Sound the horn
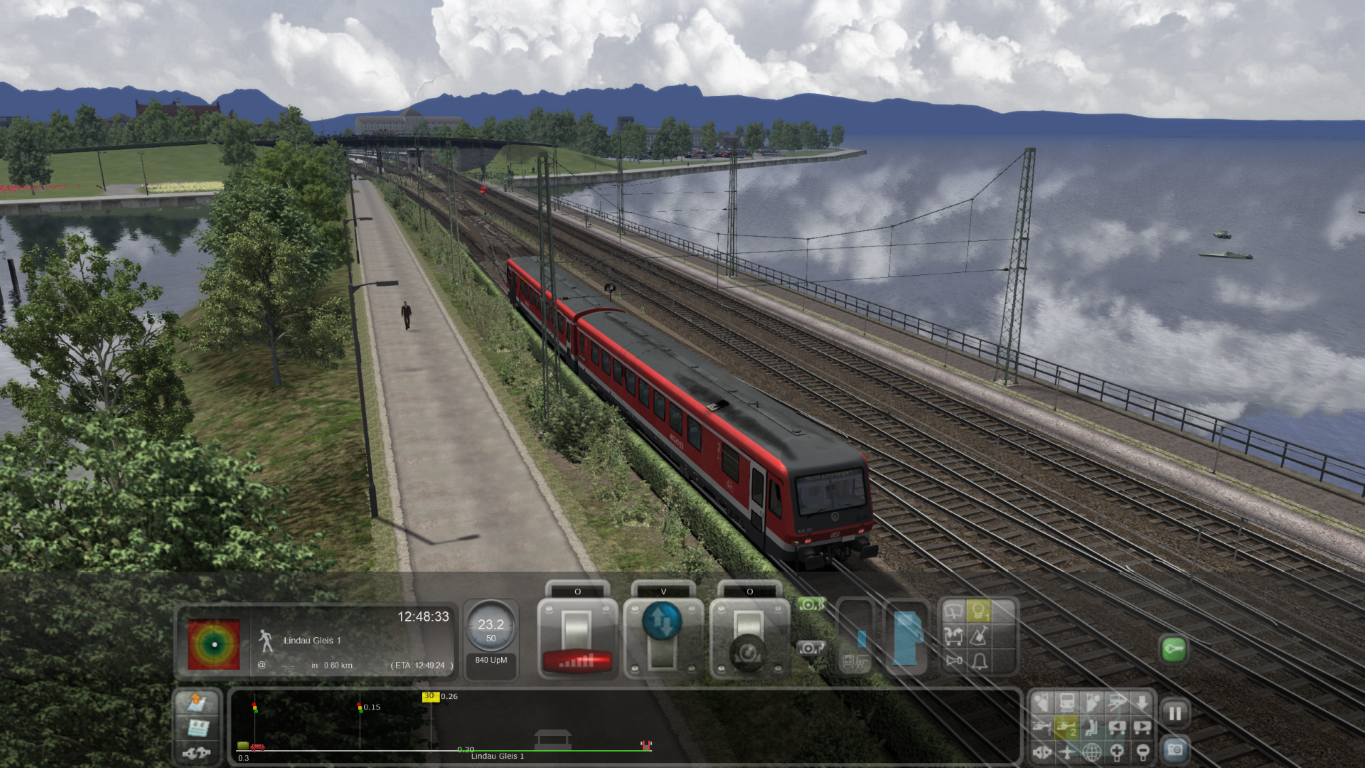This screenshot has width=1365, height=768. (954, 661)
